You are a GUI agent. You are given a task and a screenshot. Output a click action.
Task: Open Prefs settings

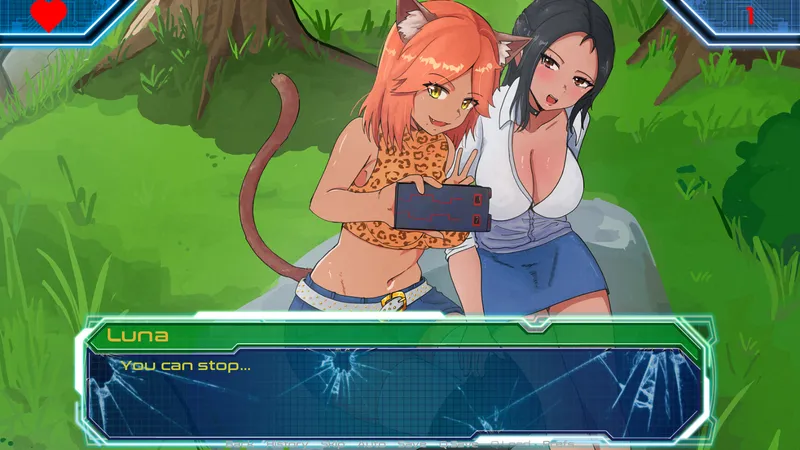click(x=560, y=442)
